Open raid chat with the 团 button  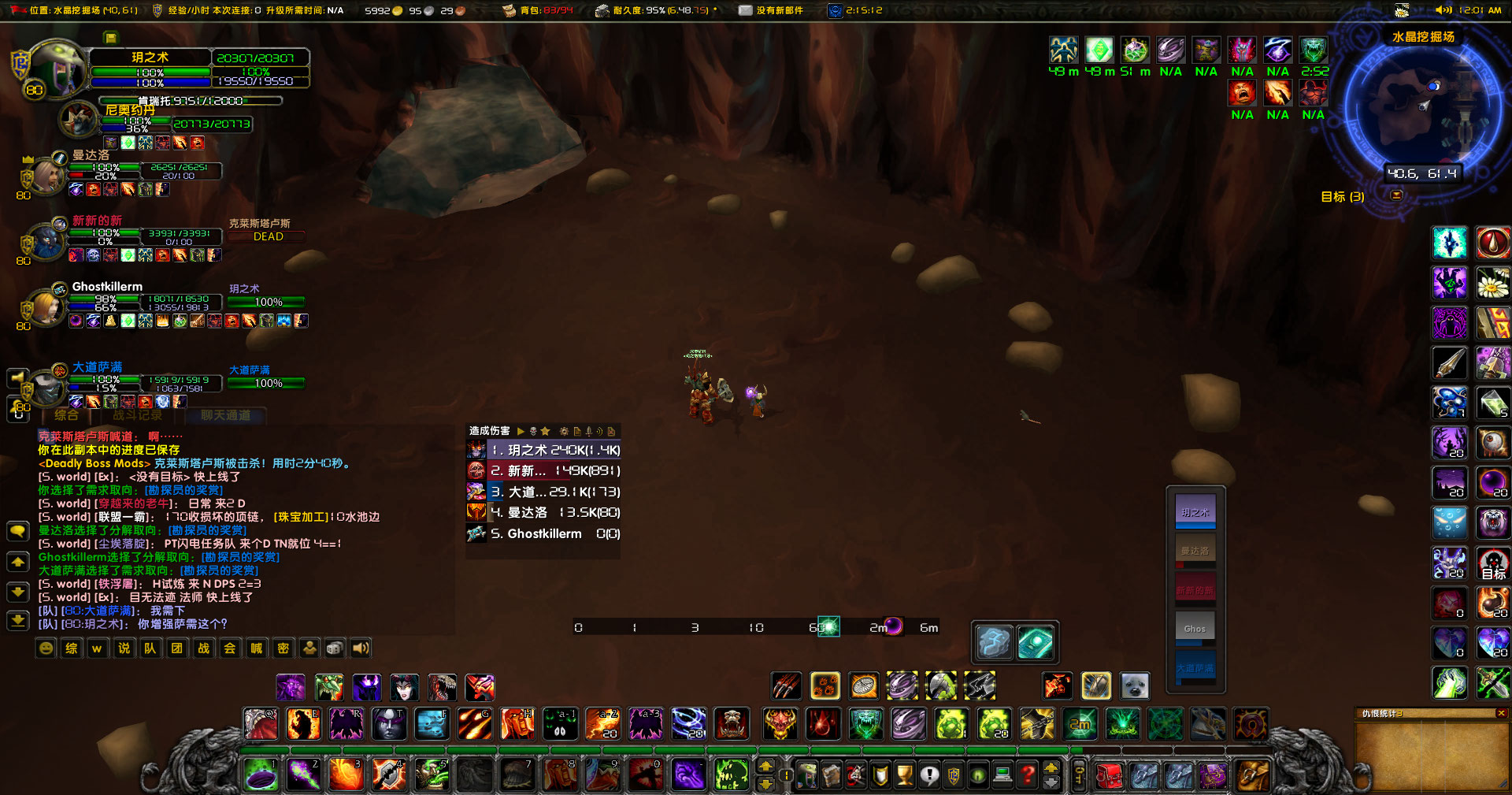(x=177, y=648)
